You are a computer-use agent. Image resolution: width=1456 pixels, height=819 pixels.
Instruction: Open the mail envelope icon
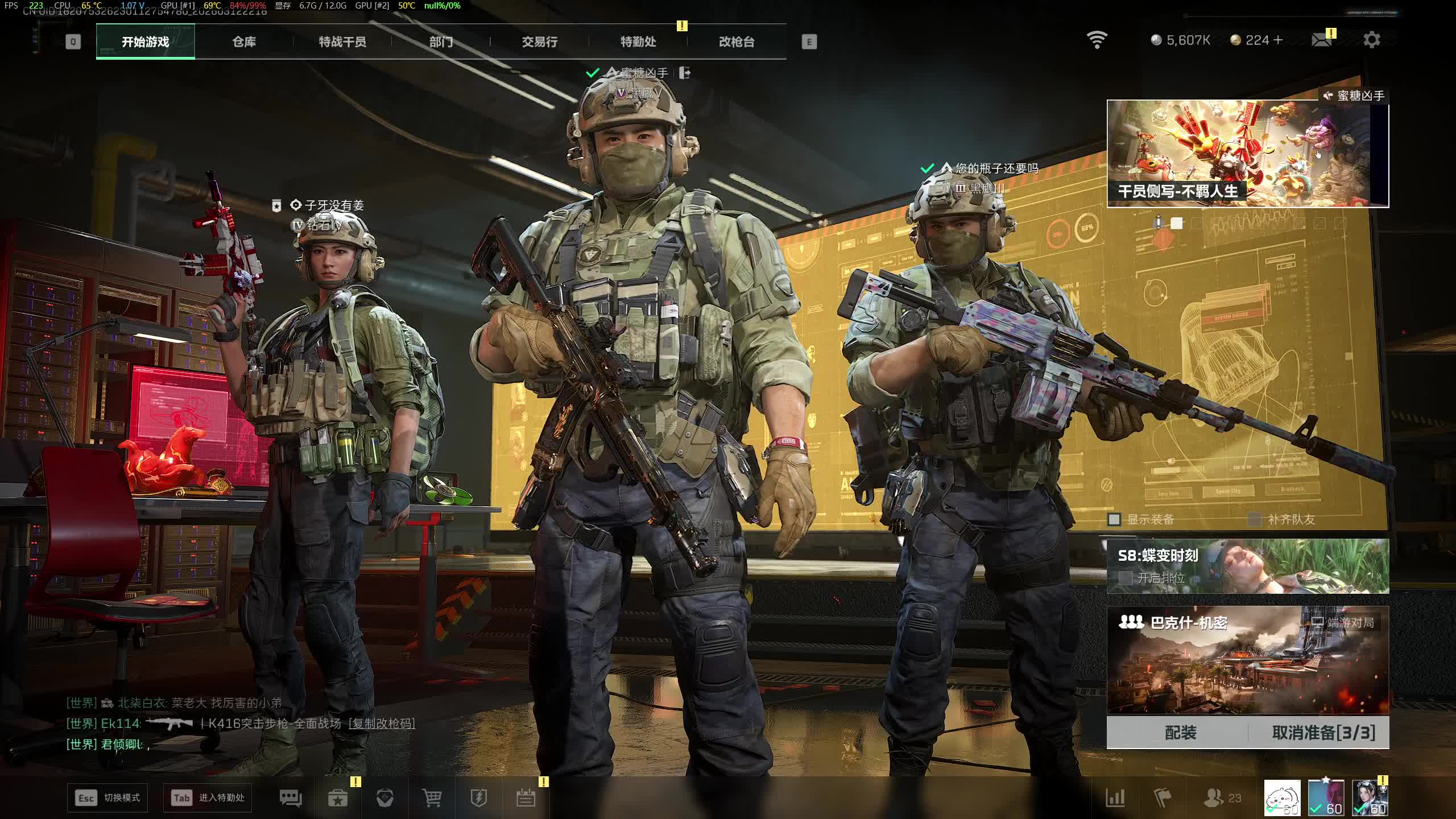click(x=1321, y=40)
